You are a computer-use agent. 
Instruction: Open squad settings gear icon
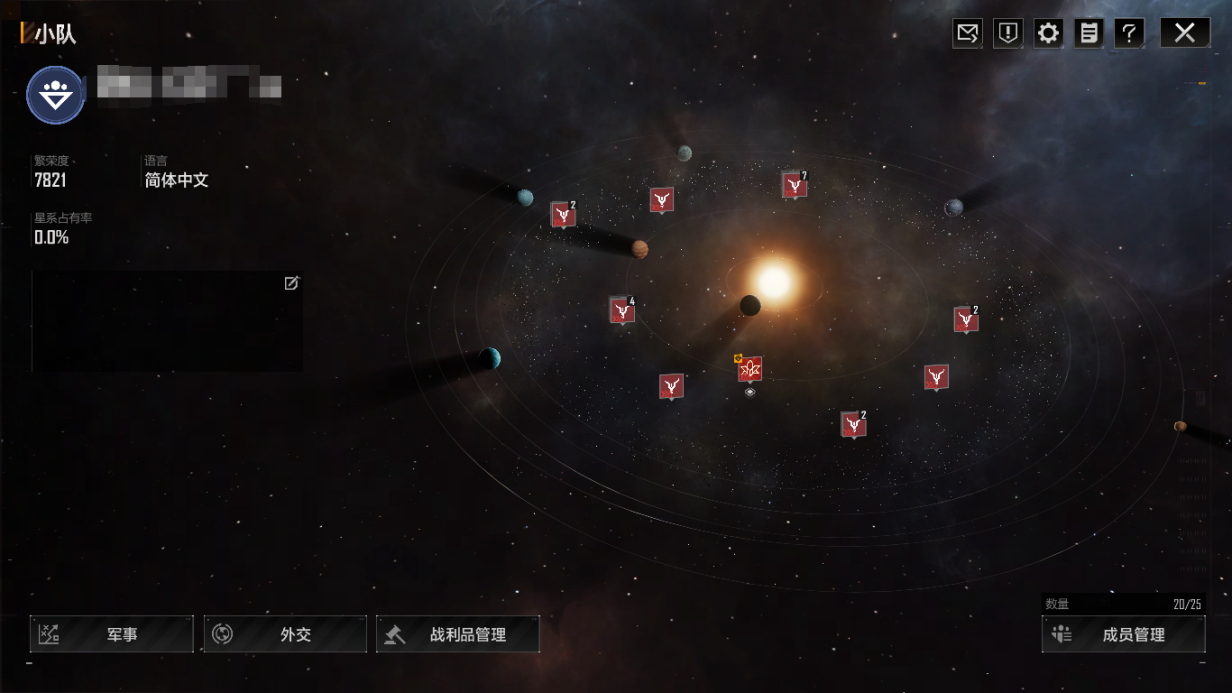point(1048,33)
